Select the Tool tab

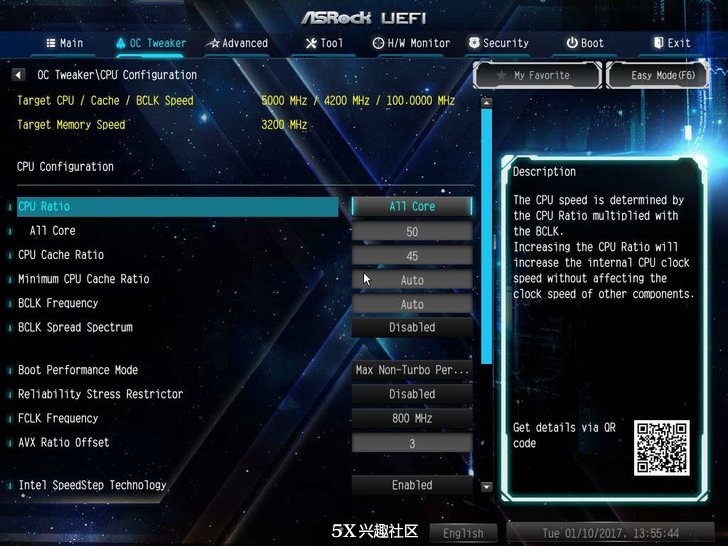(x=324, y=43)
